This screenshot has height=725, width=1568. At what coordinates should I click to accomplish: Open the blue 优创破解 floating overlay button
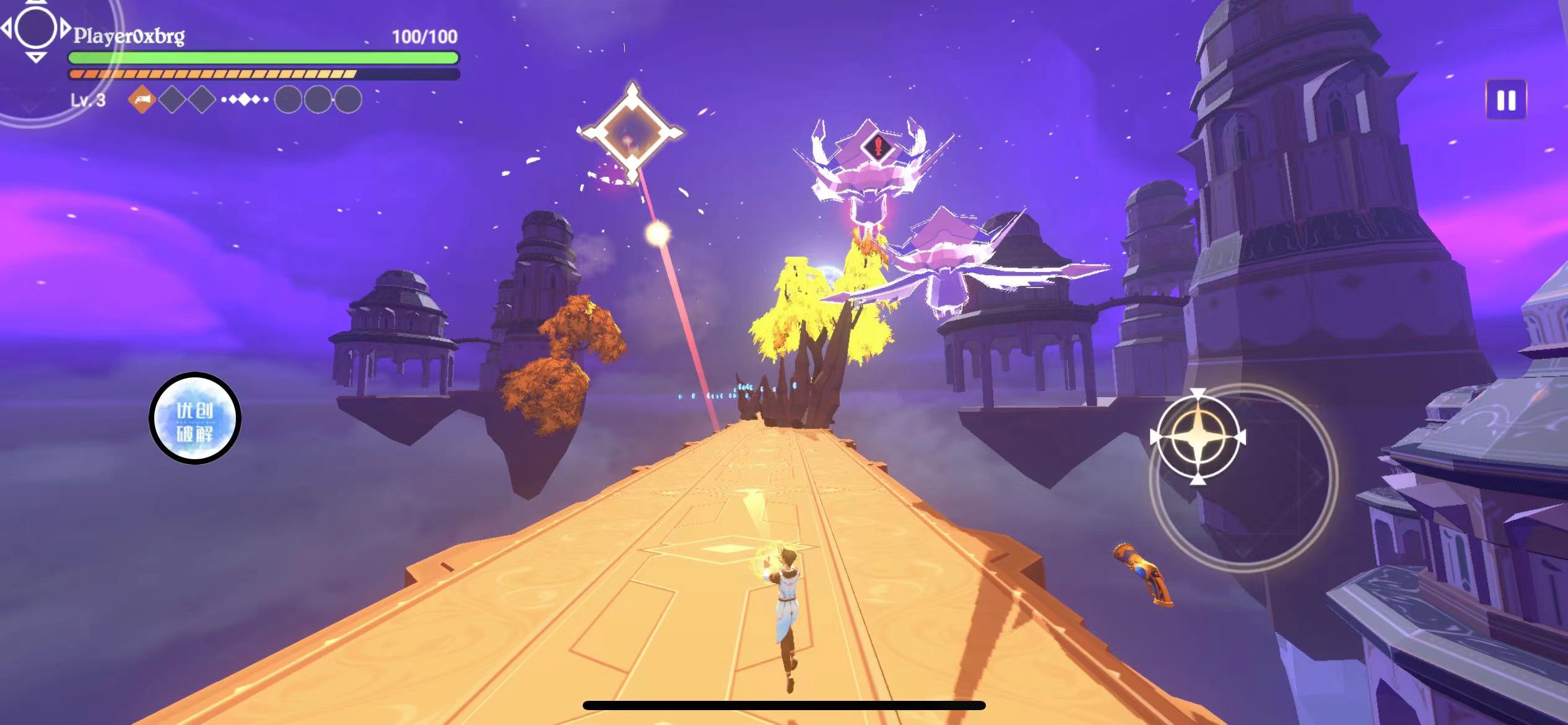[x=195, y=418]
